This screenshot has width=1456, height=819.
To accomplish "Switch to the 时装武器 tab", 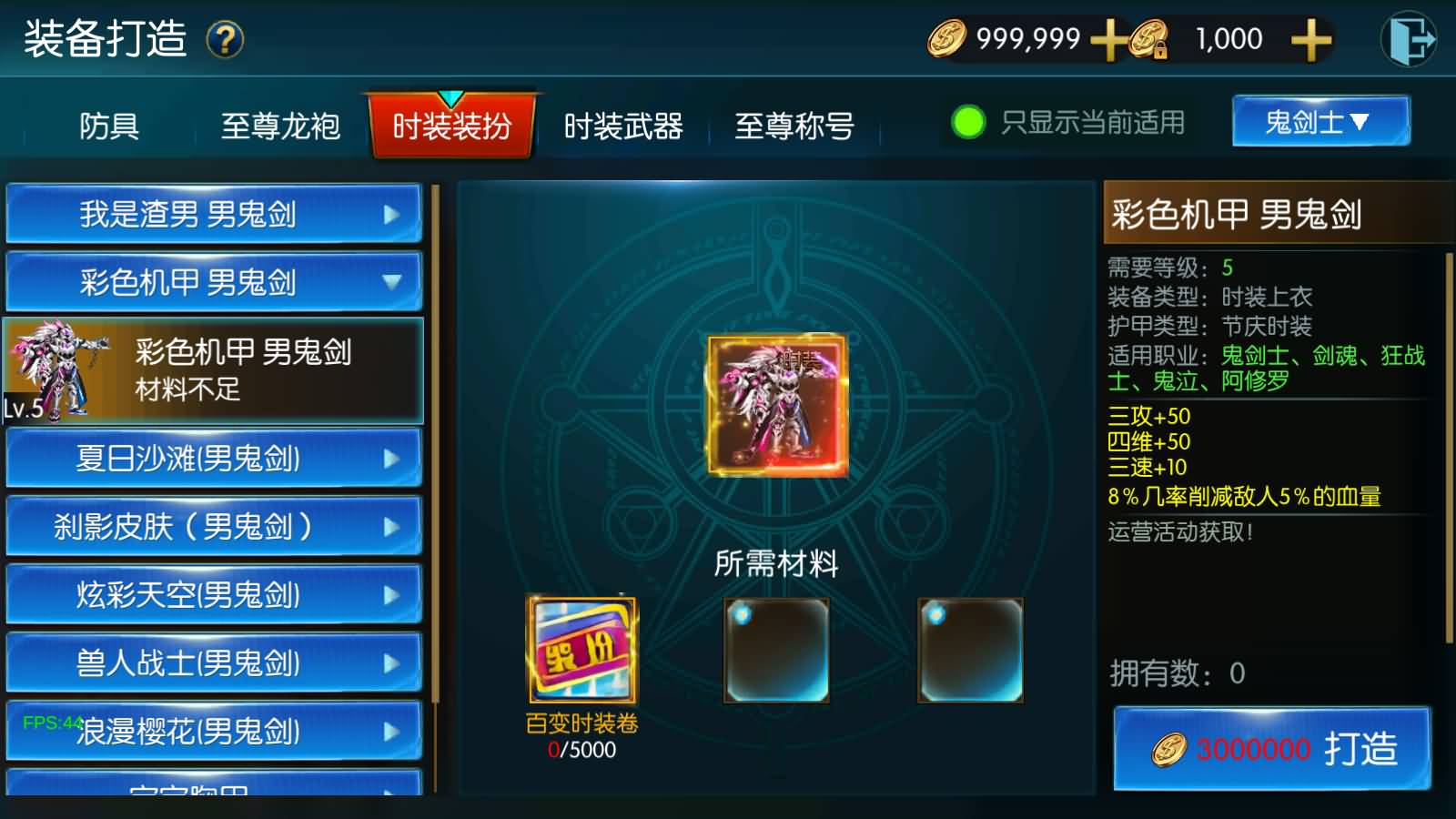I will click(625, 127).
